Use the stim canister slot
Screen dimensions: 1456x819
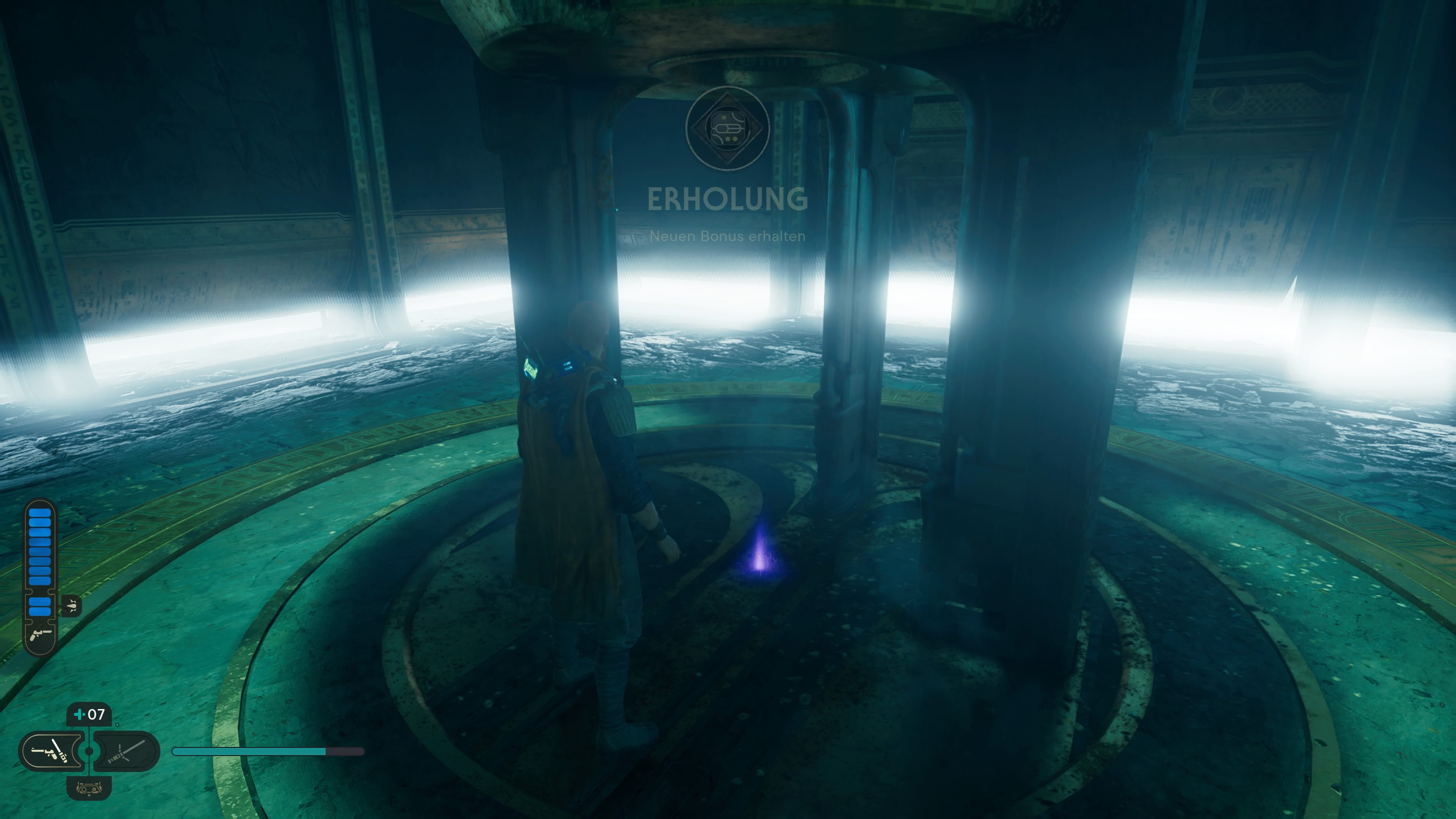(x=89, y=714)
